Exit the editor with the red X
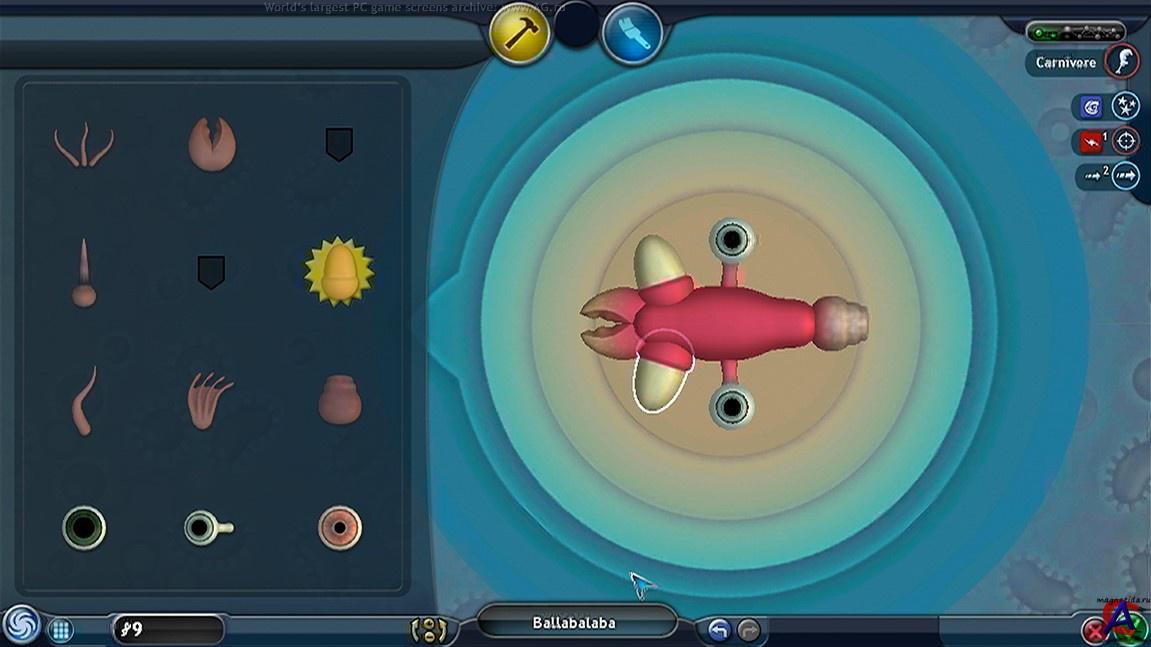The width and height of the screenshot is (1151, 647). click(x=1096, y=631)
